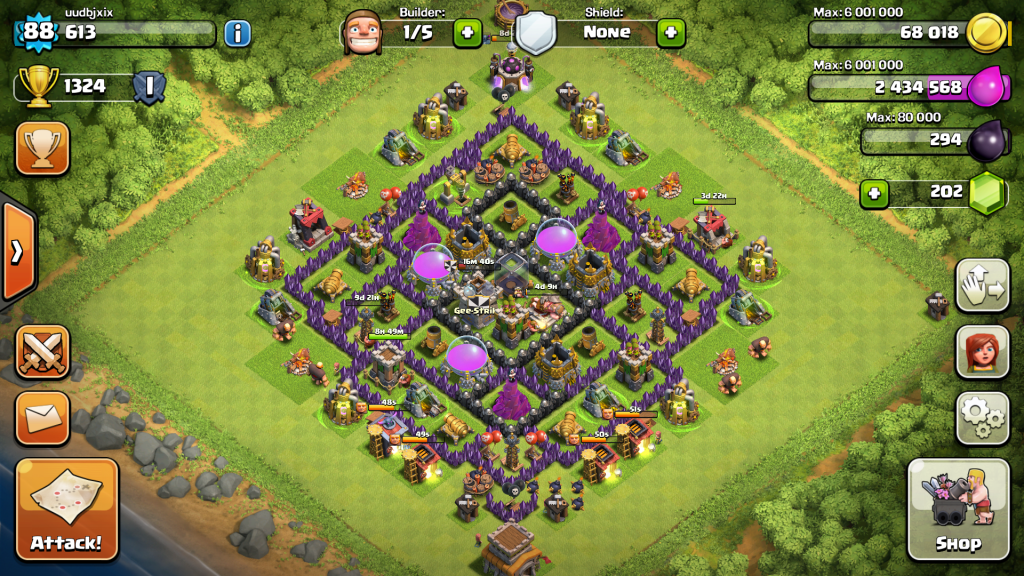Open the crossed swords battle log

point(42,352)
